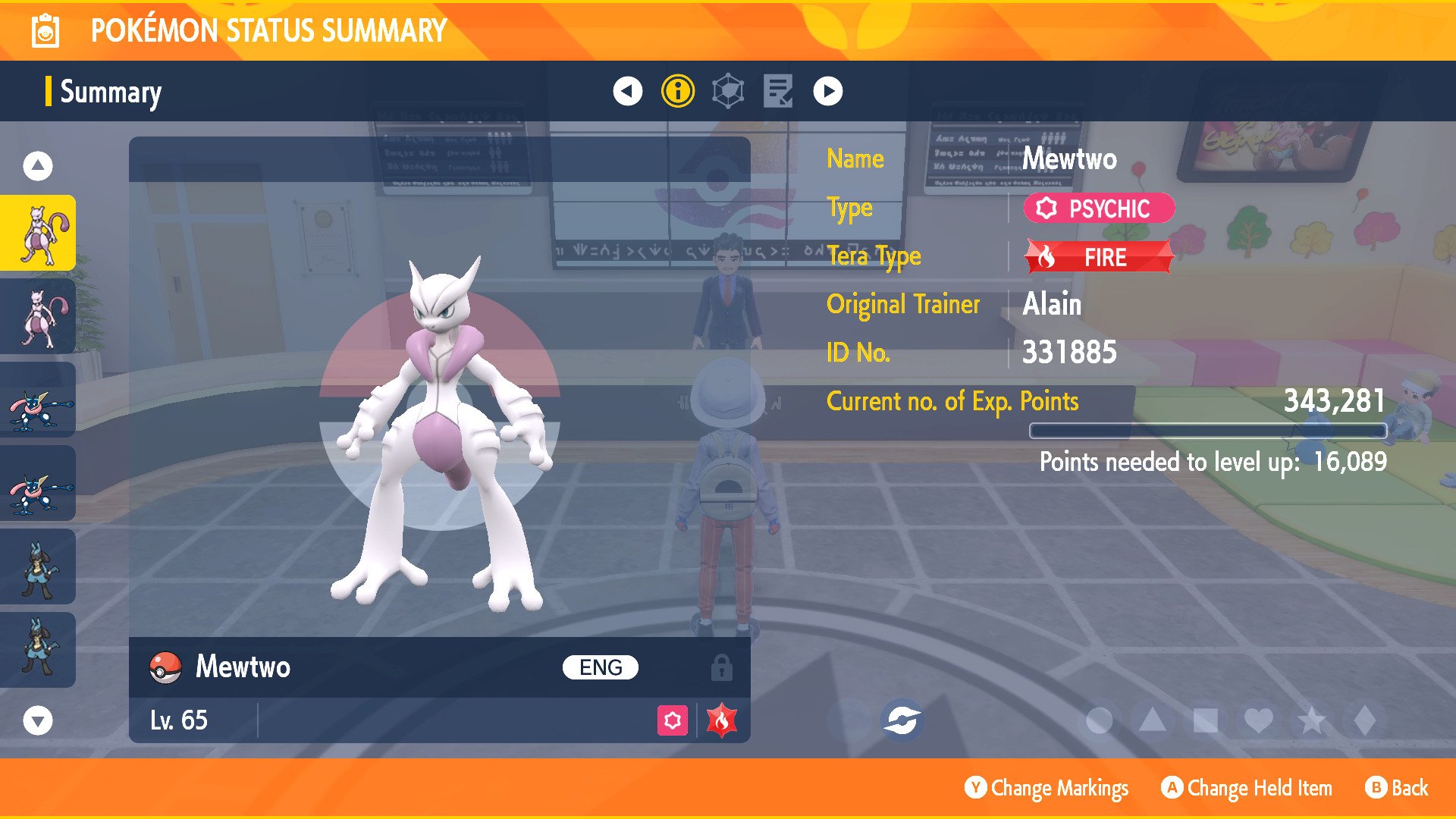Click the lock icon next to ENG tag
The width and height of the screenshot is (1456, 819).
point(722,667)
